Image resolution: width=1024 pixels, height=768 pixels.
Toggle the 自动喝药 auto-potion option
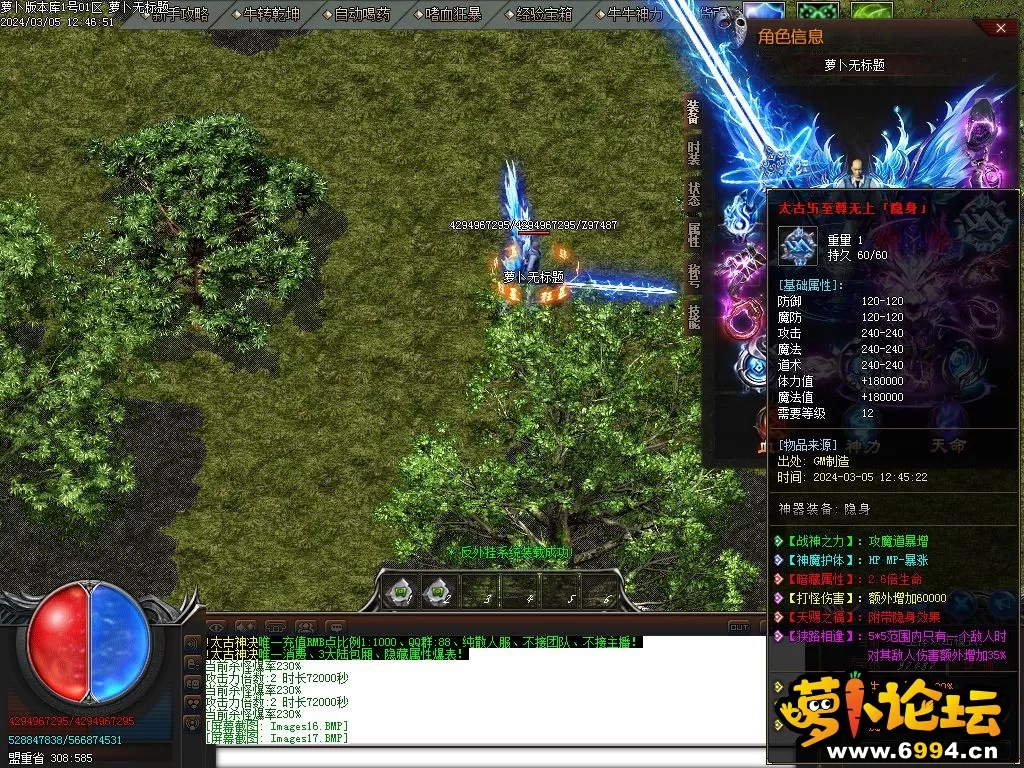click(x=362, y=14)
